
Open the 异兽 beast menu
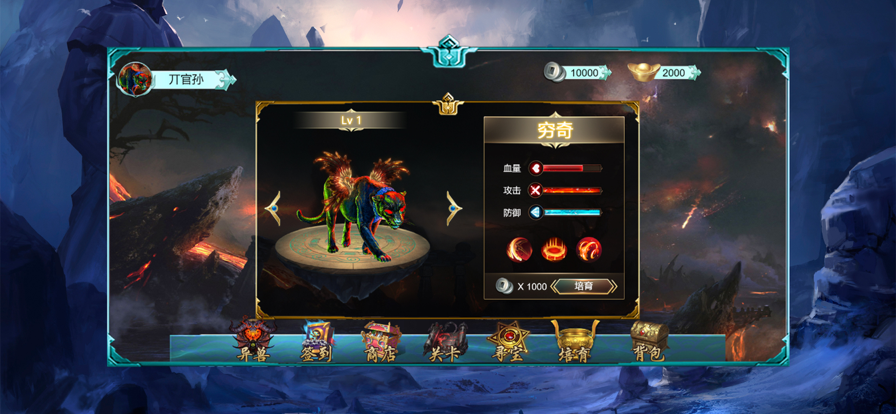pos(251,340)
